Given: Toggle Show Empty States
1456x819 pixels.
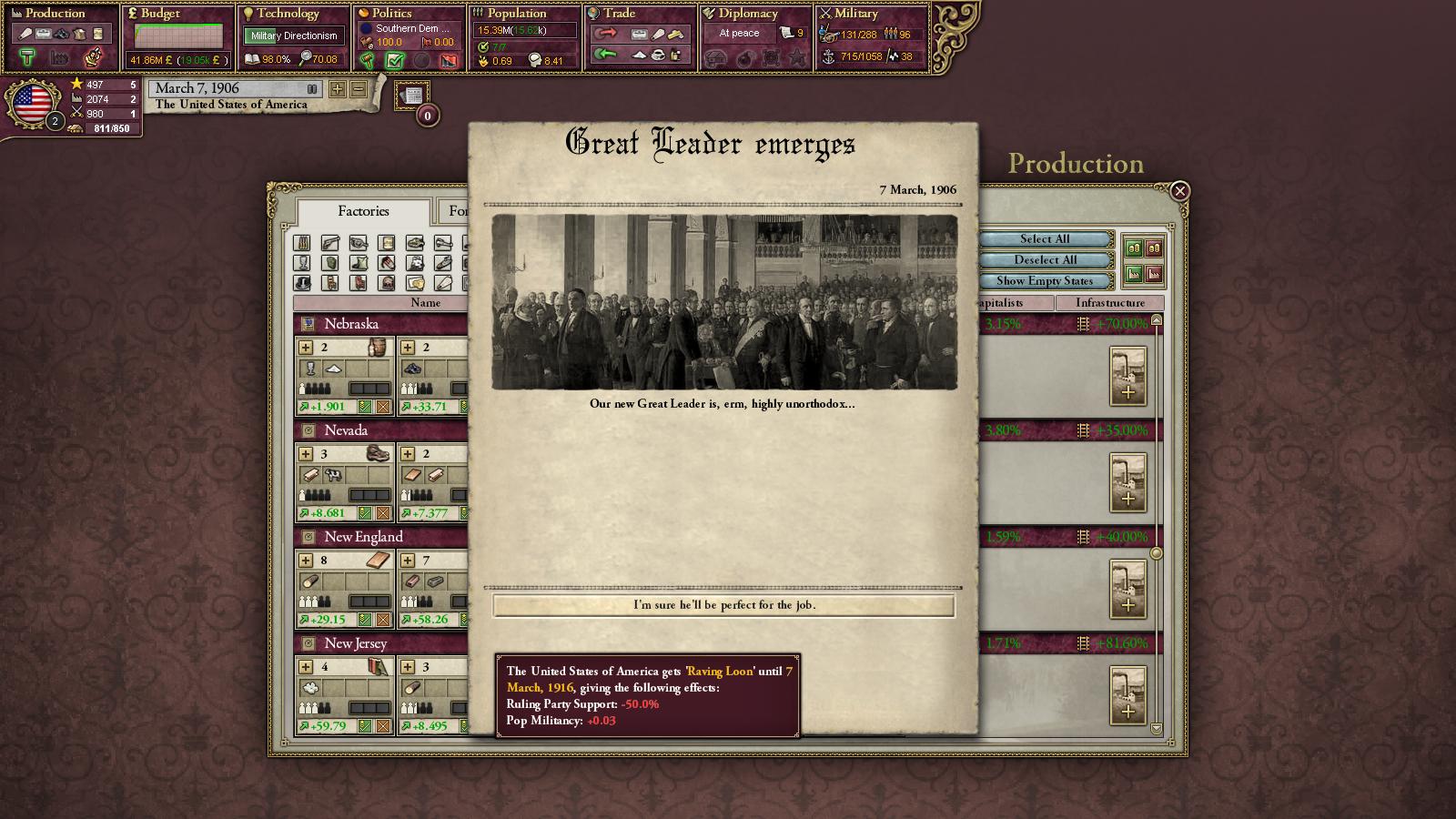Looking at the screenshot, I should (1045, 281).
